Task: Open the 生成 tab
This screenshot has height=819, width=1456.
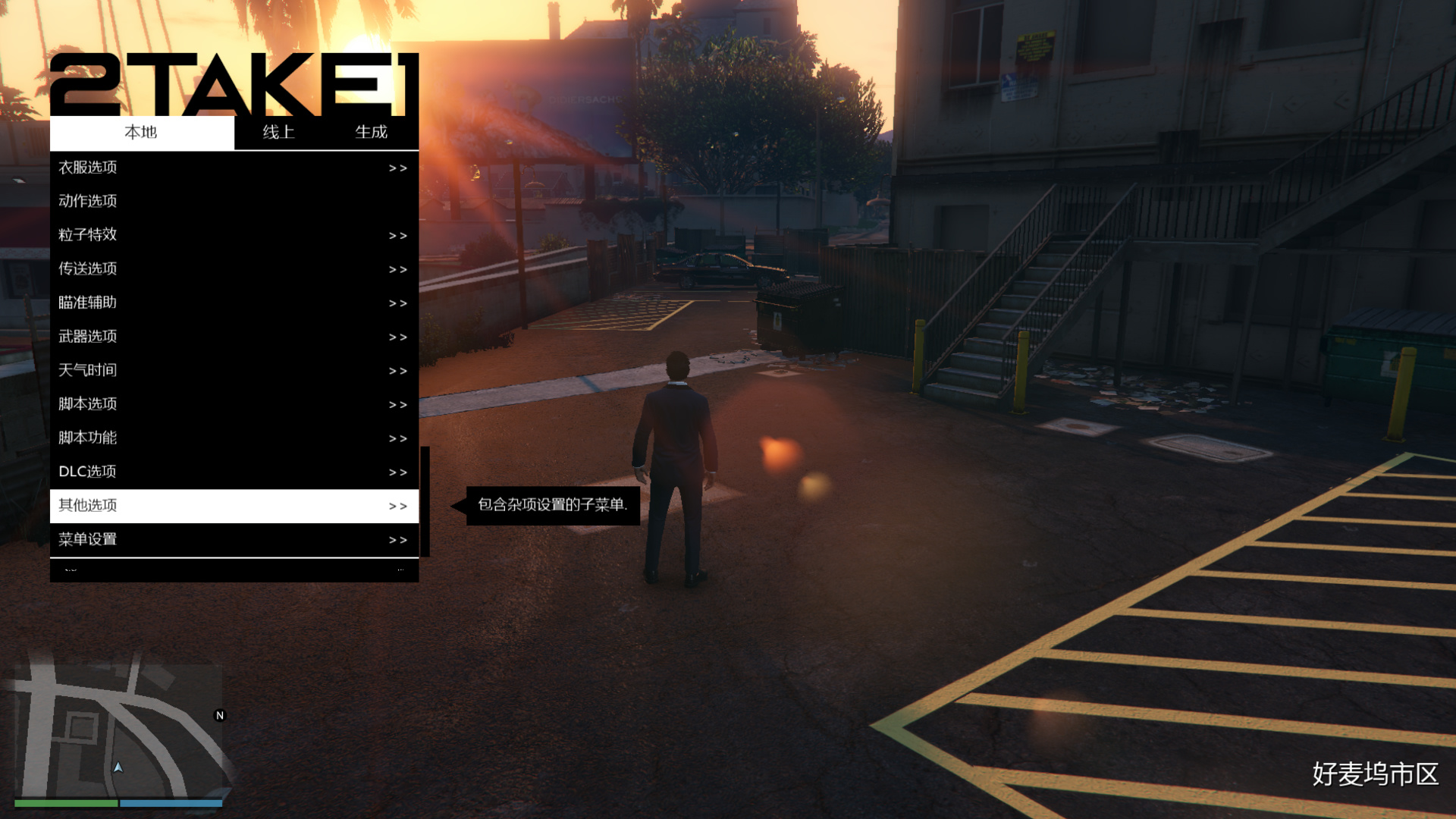Action: [x=372, y=132]
